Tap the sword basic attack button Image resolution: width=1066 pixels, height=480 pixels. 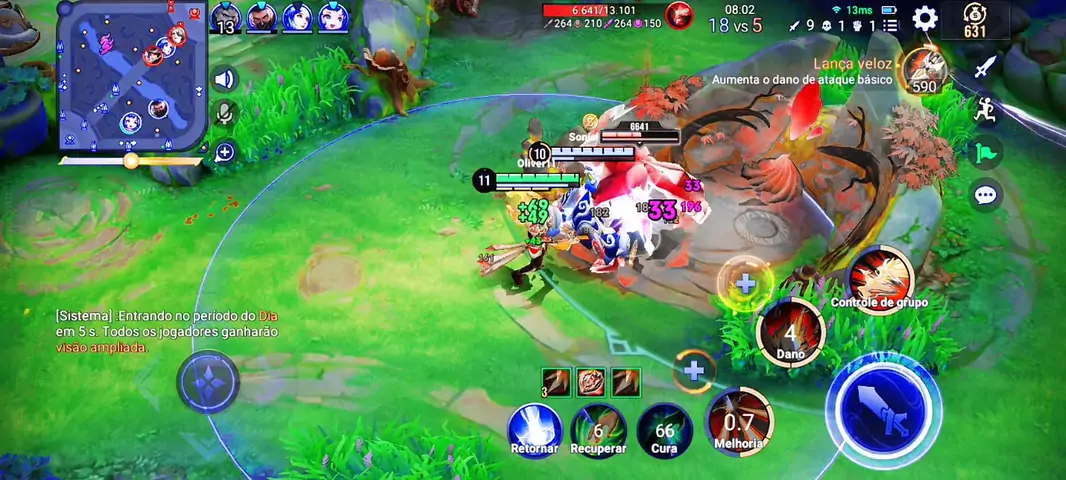(x=884, y=410)
